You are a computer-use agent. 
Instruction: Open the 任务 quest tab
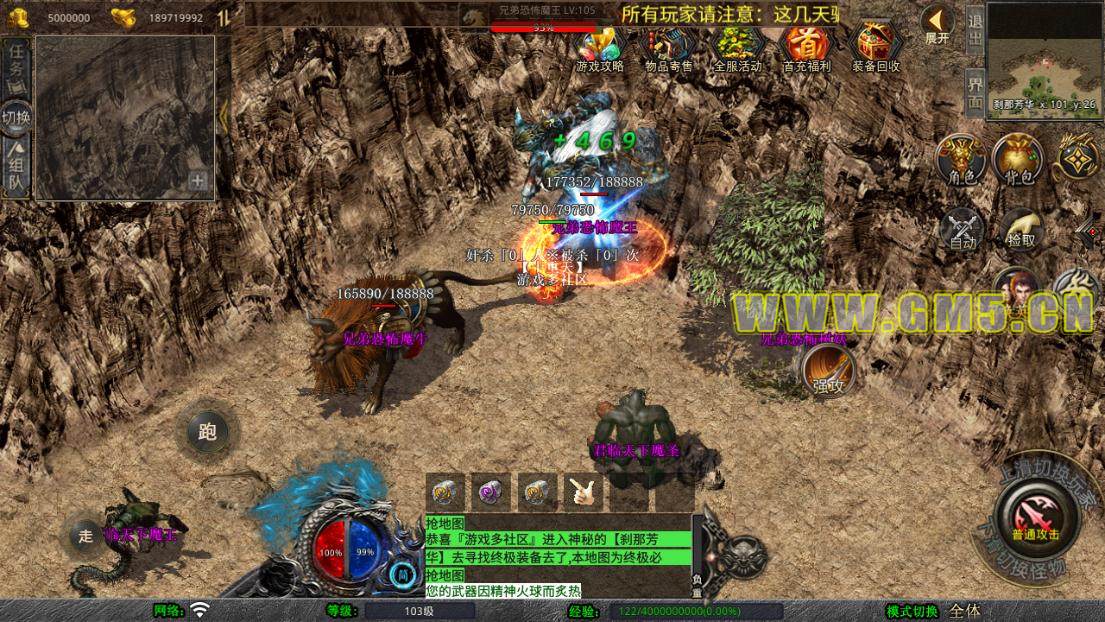pos(16,65)
